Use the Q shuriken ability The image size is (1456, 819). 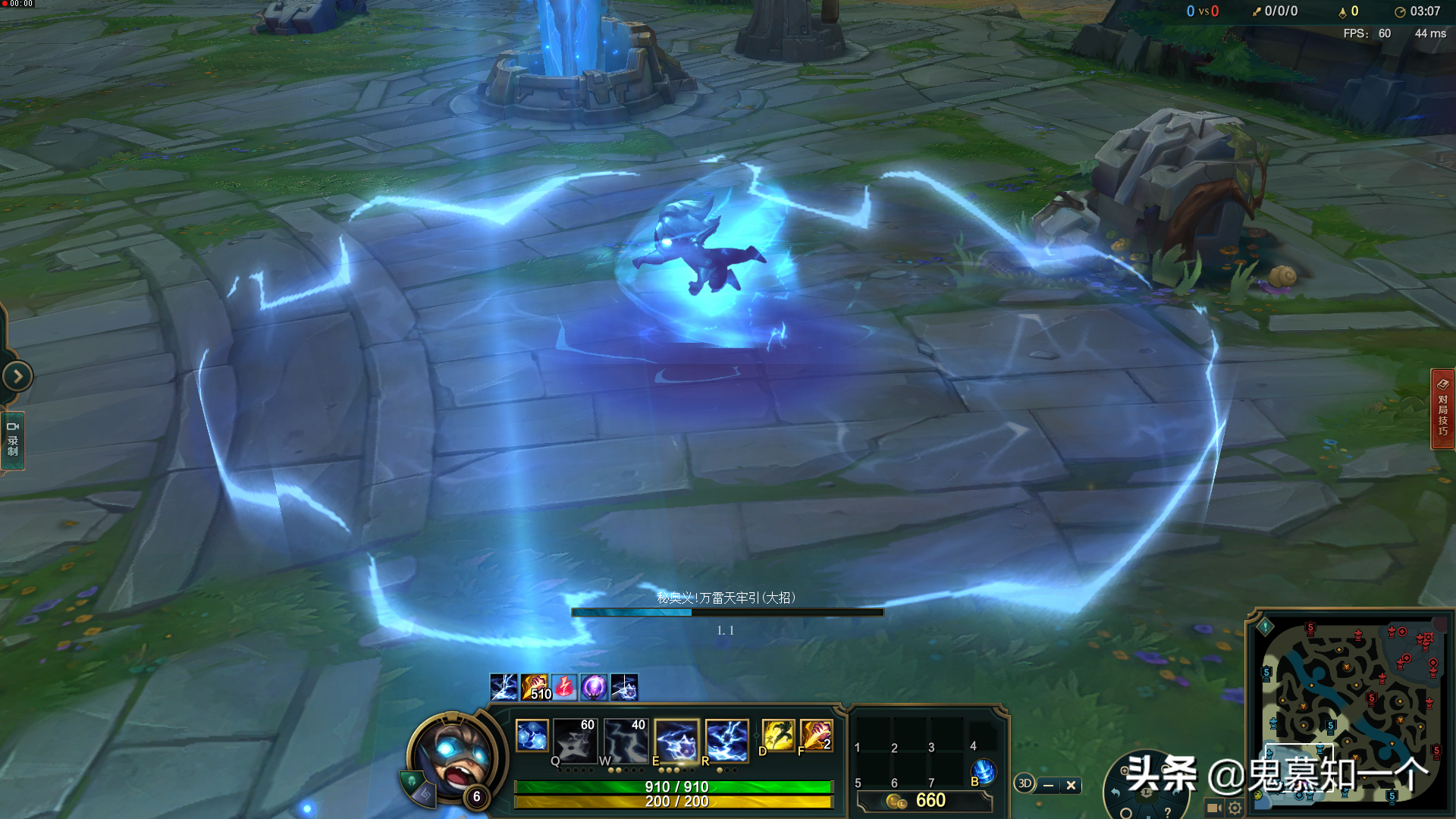[x=576, y=739]
